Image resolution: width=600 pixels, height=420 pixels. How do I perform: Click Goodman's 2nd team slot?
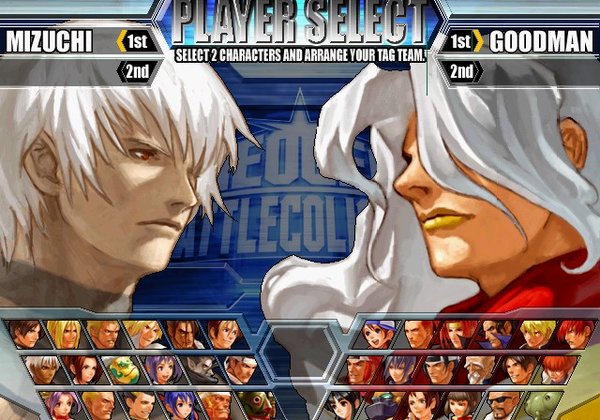coord(461,71)
